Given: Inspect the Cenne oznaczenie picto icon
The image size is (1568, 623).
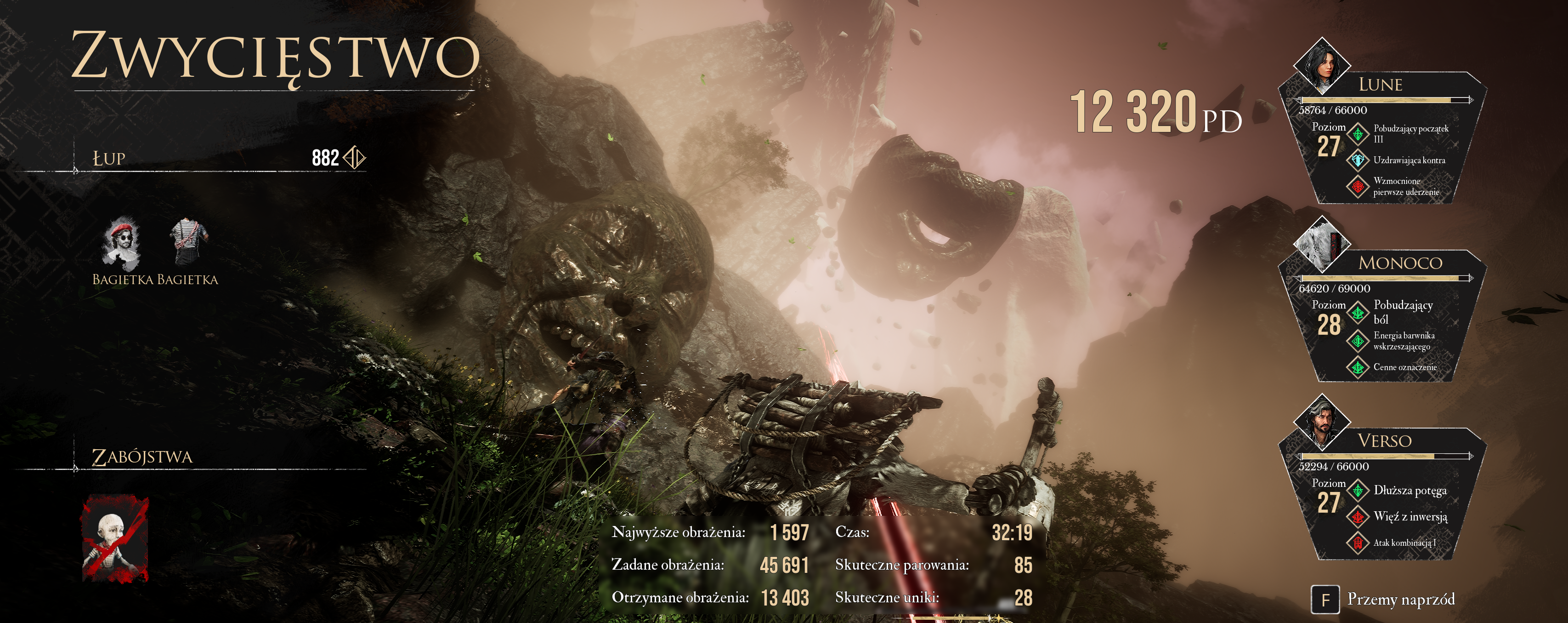Looking at the screenshot, I should pyautogui.click(x=1358, y=366).
